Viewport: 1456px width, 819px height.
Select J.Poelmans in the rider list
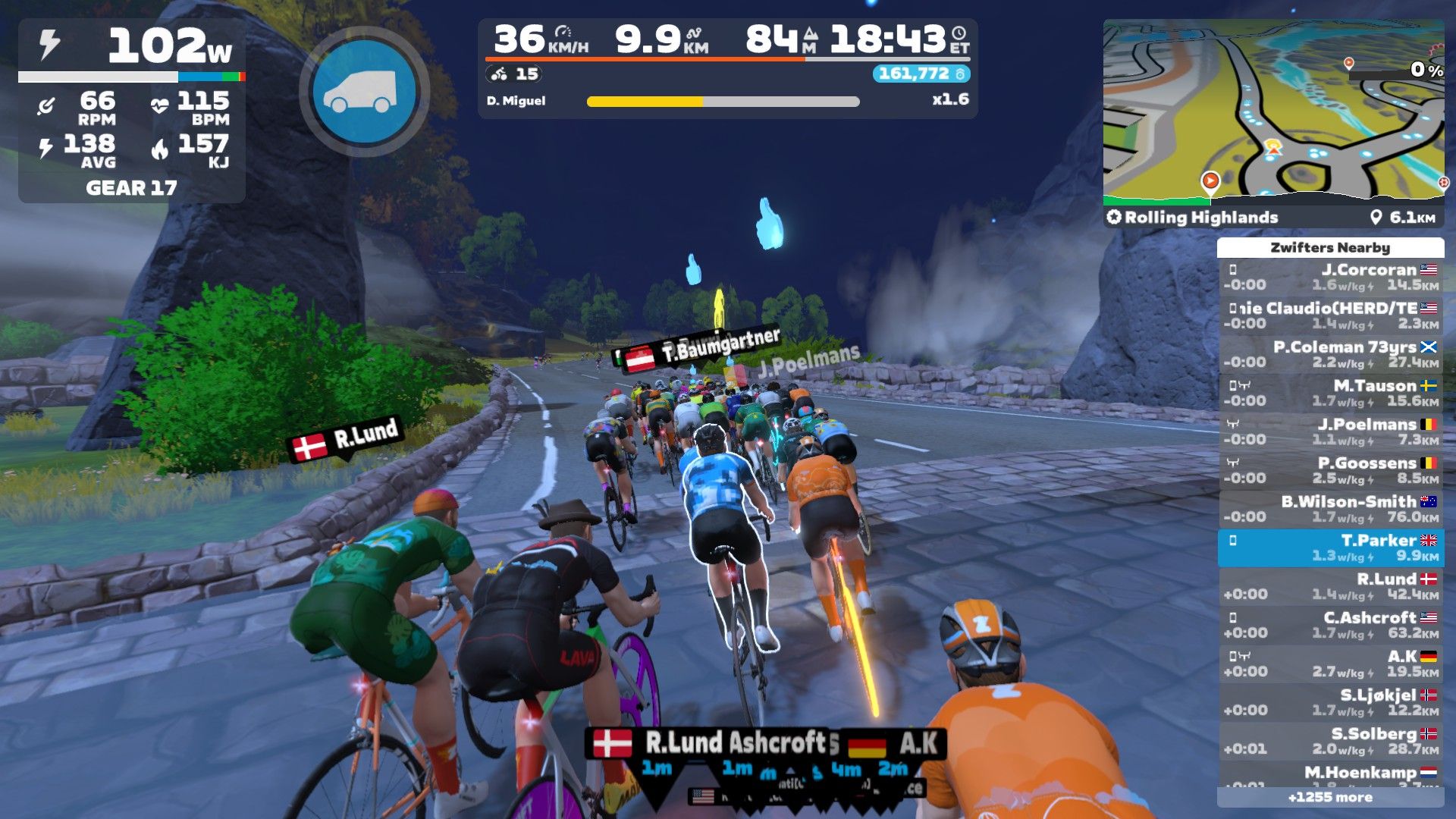pos(1331,431)
